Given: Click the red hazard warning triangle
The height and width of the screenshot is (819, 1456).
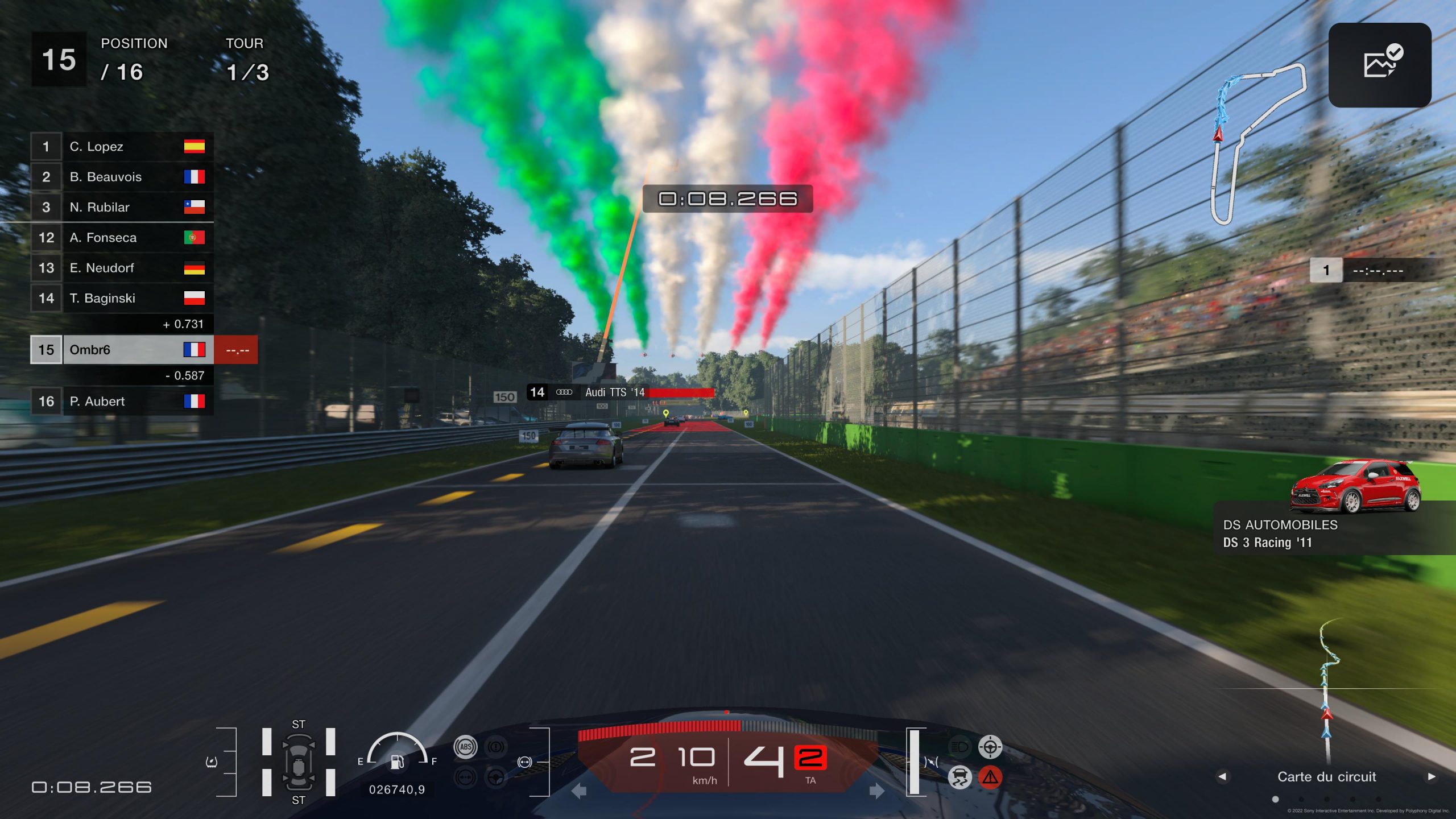Looking at the screenshot, I should [x=990, y=777].
